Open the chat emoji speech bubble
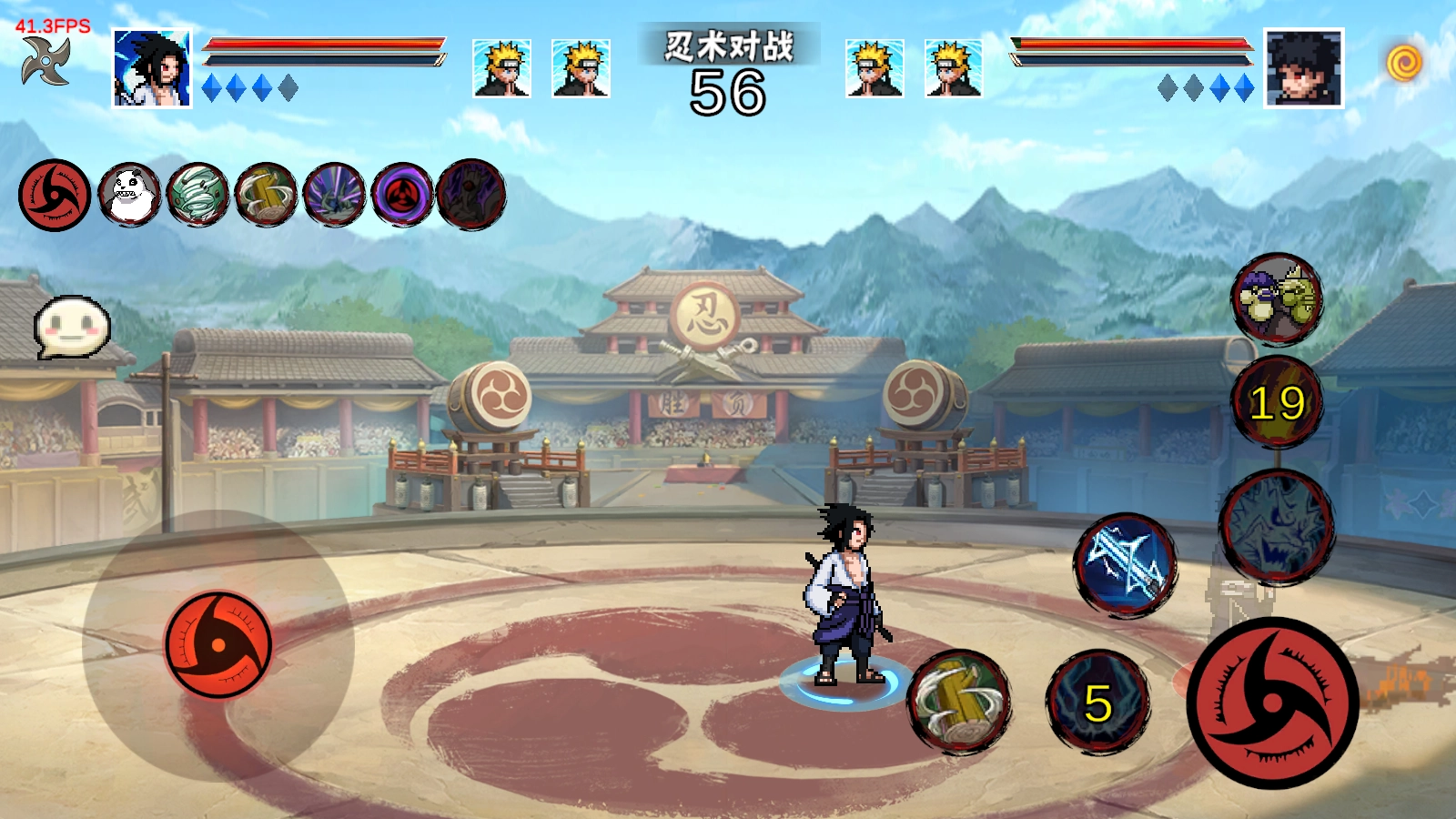 coord(72,327)
